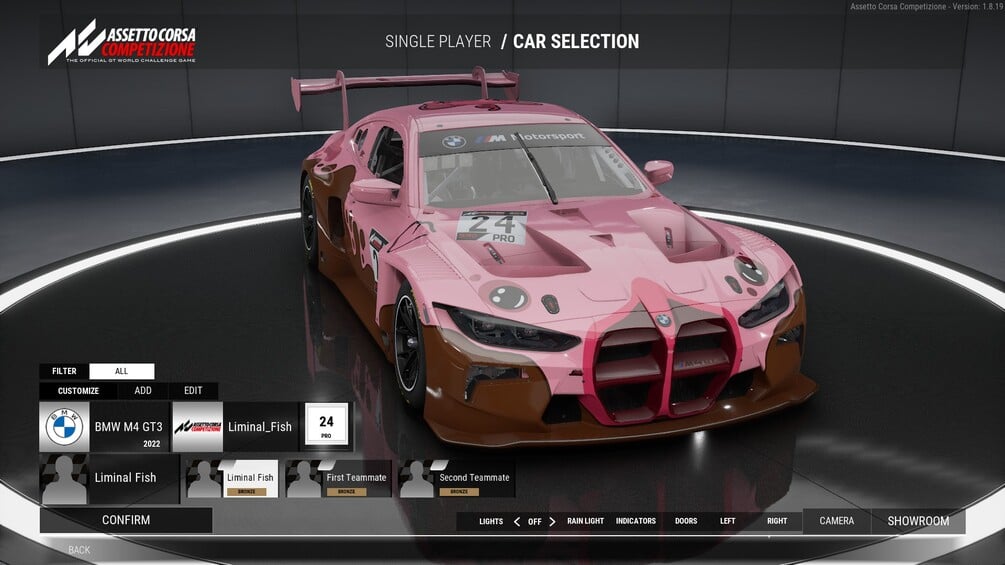Select the ALL filter option

point(121,371)
